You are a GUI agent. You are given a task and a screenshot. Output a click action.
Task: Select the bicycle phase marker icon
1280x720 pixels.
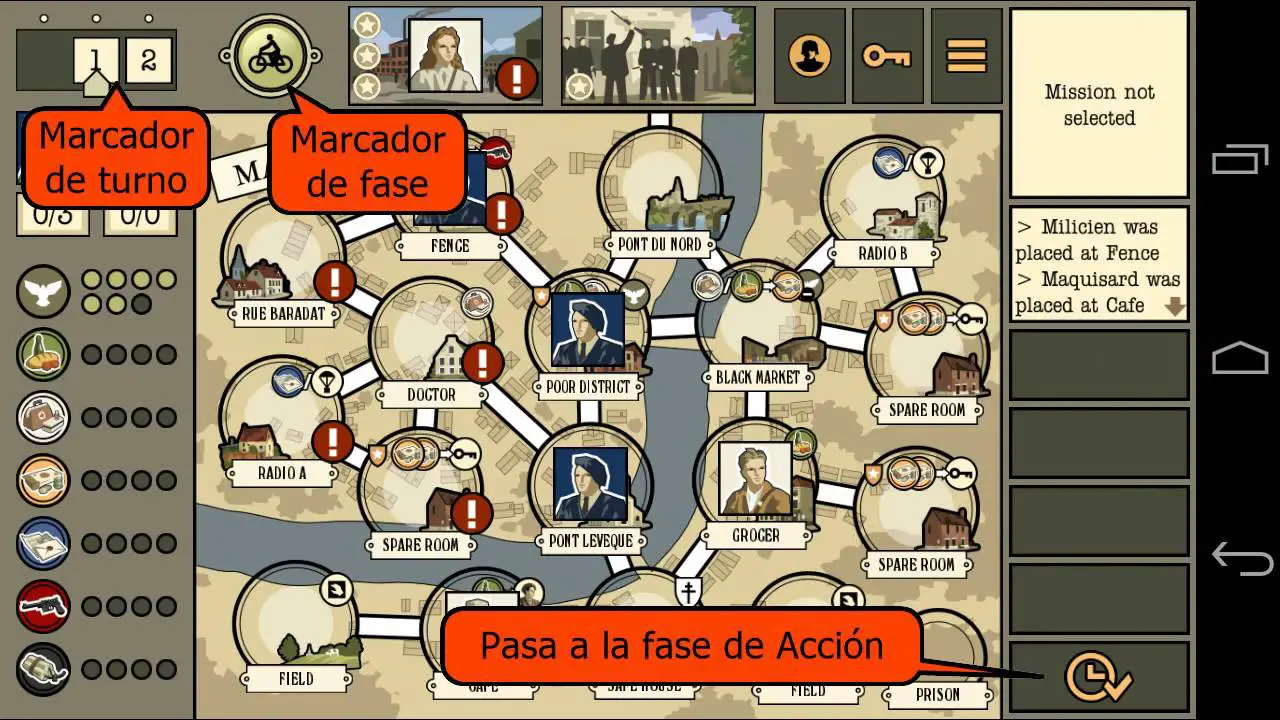270,55
